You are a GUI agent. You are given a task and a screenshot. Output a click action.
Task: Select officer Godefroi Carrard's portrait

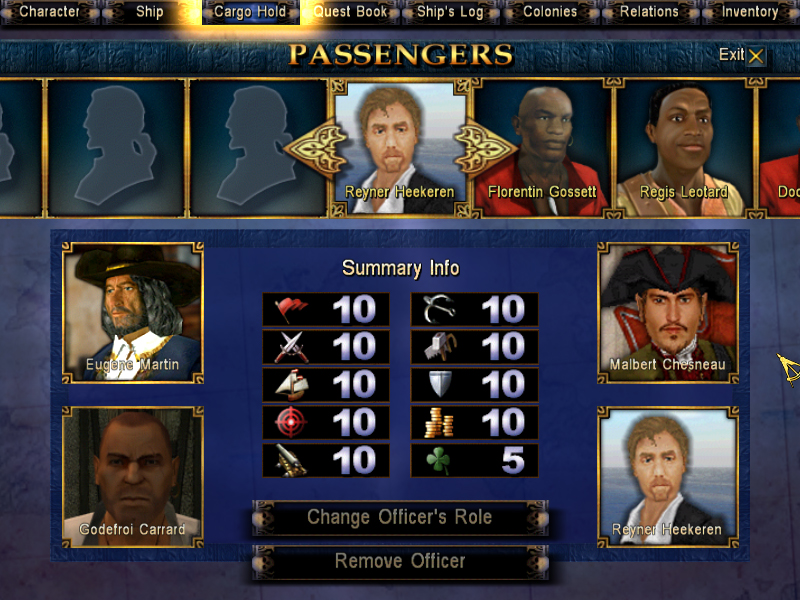point(132,475)
